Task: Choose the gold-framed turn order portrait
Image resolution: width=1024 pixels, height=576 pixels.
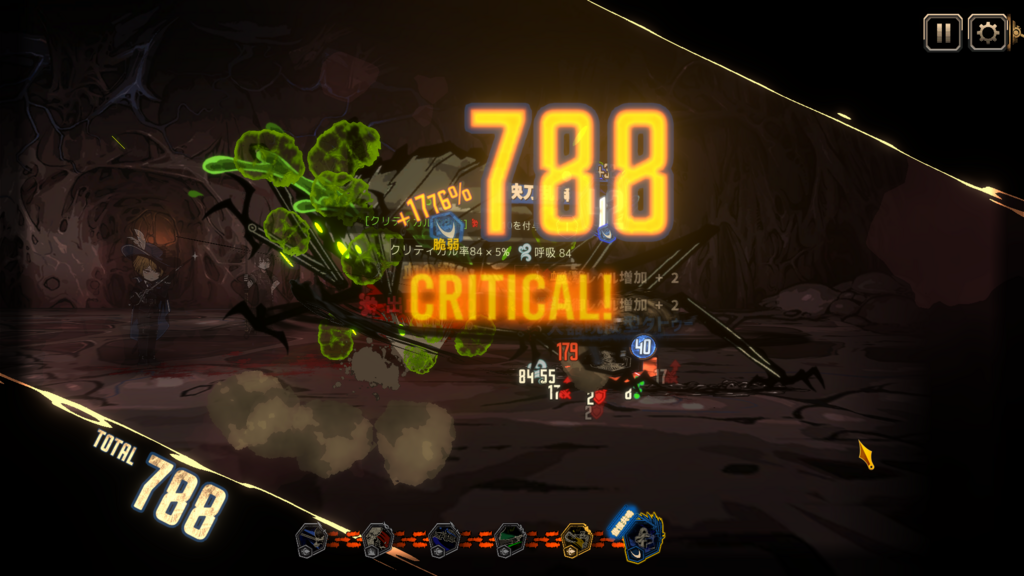Action: point(577,540)
